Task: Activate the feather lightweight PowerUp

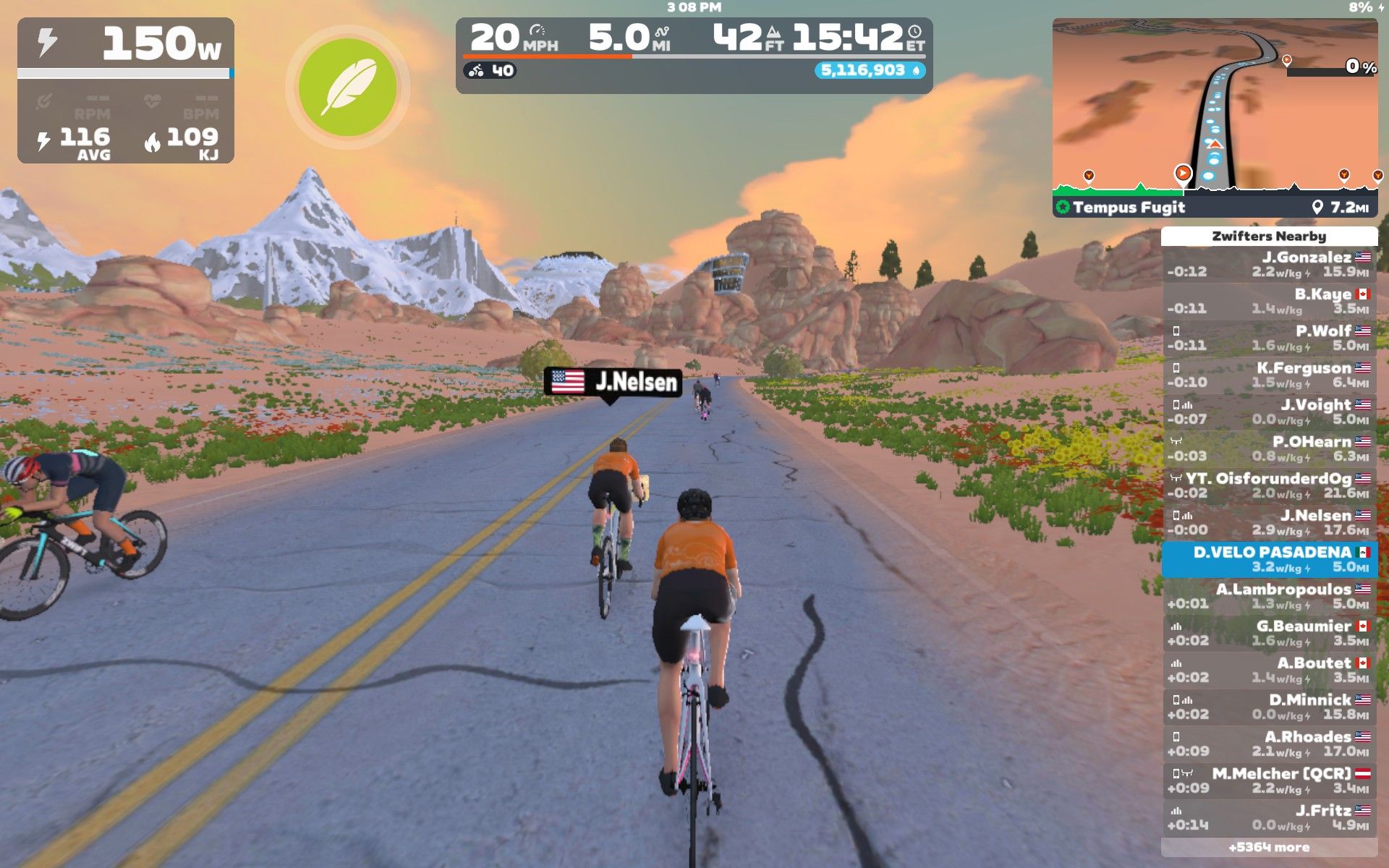Action: coord(348,88)
